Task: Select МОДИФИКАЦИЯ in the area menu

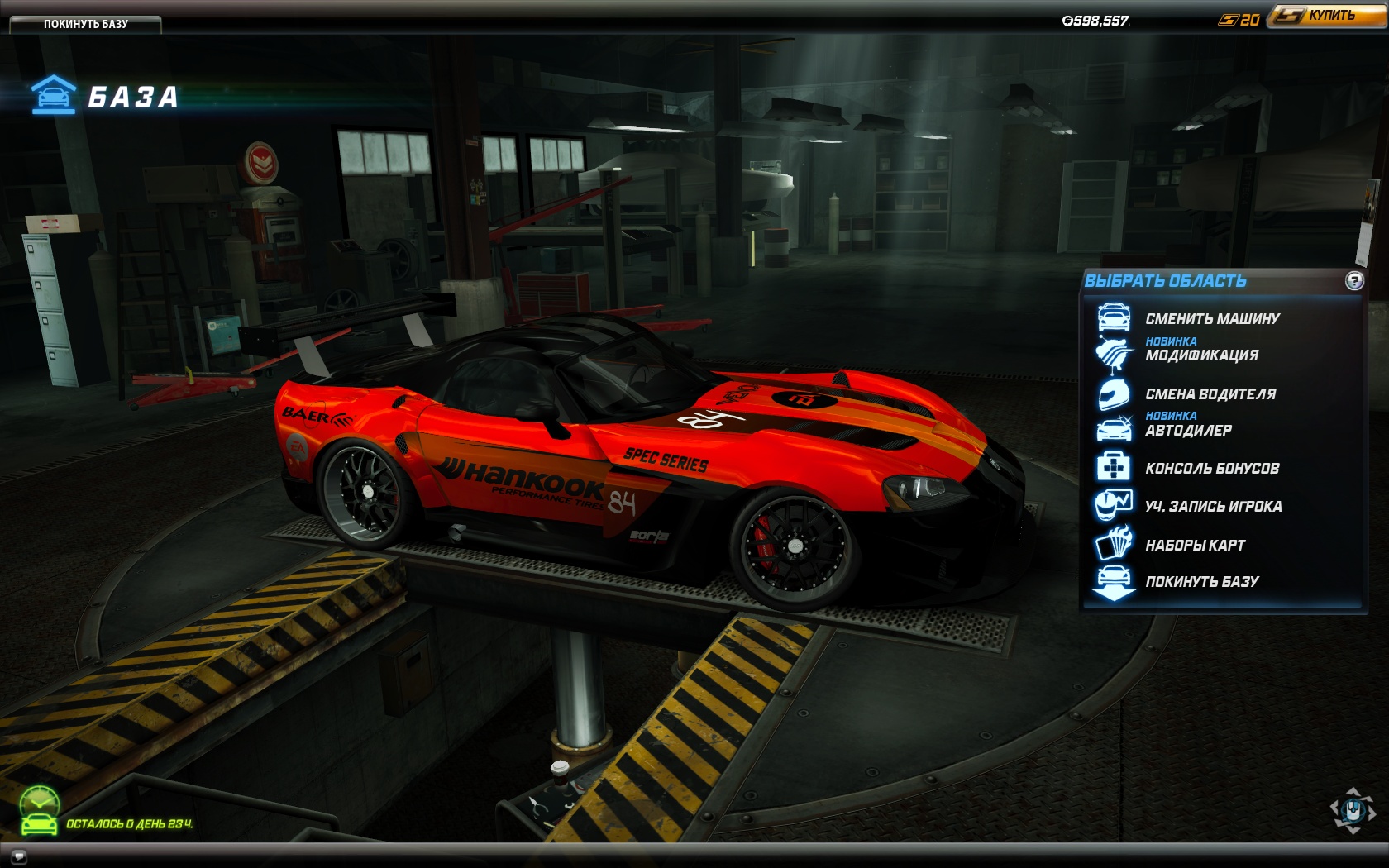Action: click(1201, 355)
